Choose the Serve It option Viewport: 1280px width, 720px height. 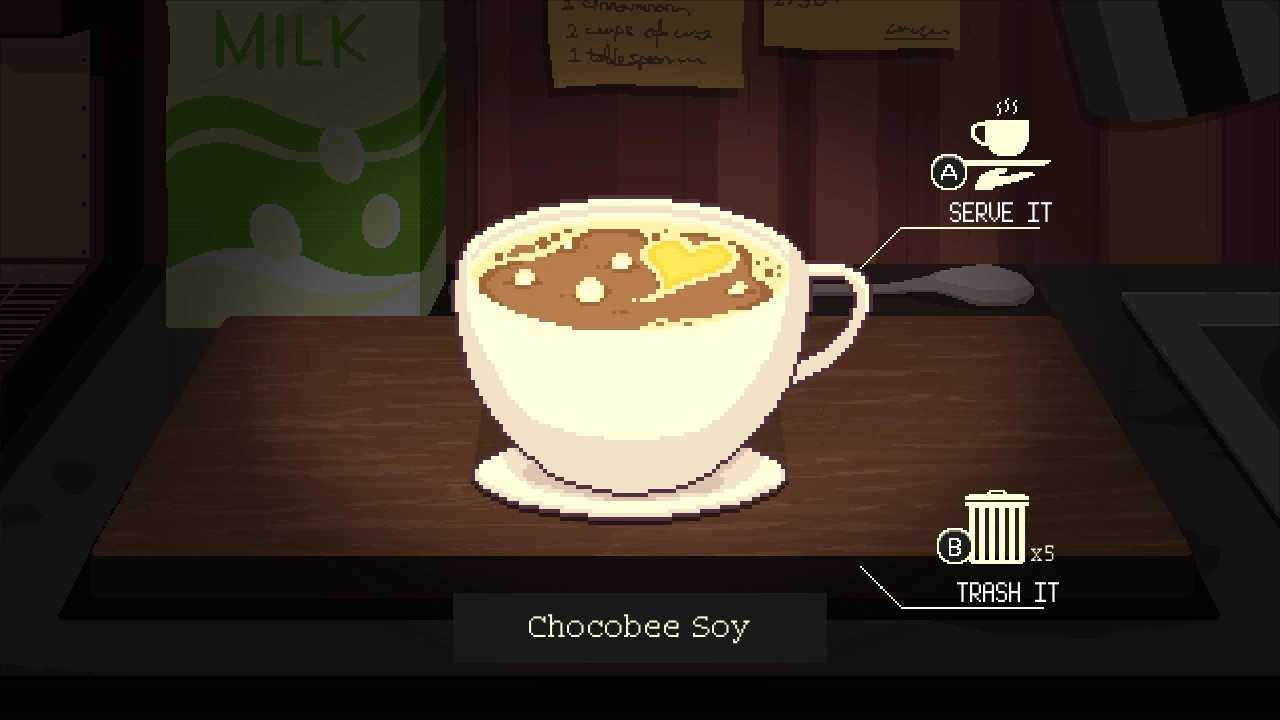(999, 212)
